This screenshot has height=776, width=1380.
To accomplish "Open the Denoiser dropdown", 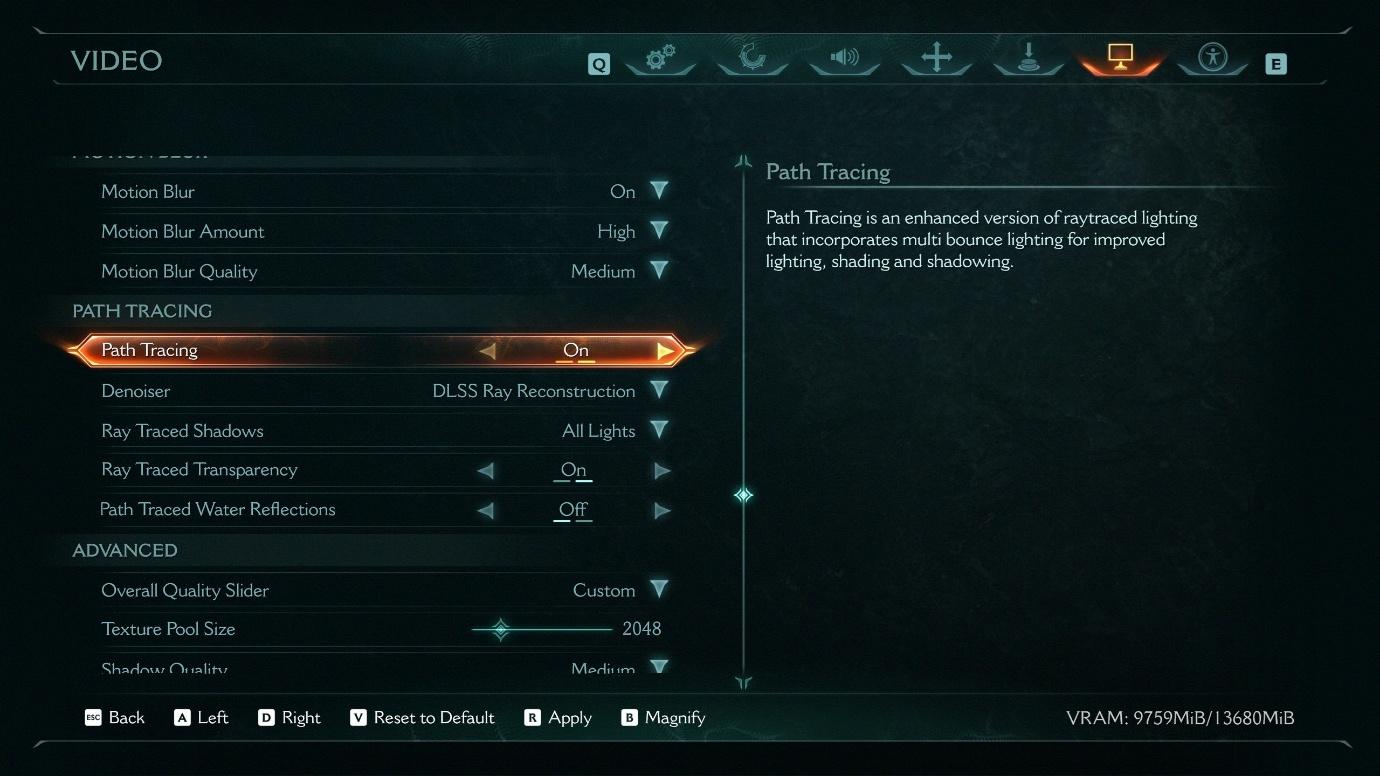I will click(x=659, y=390).
